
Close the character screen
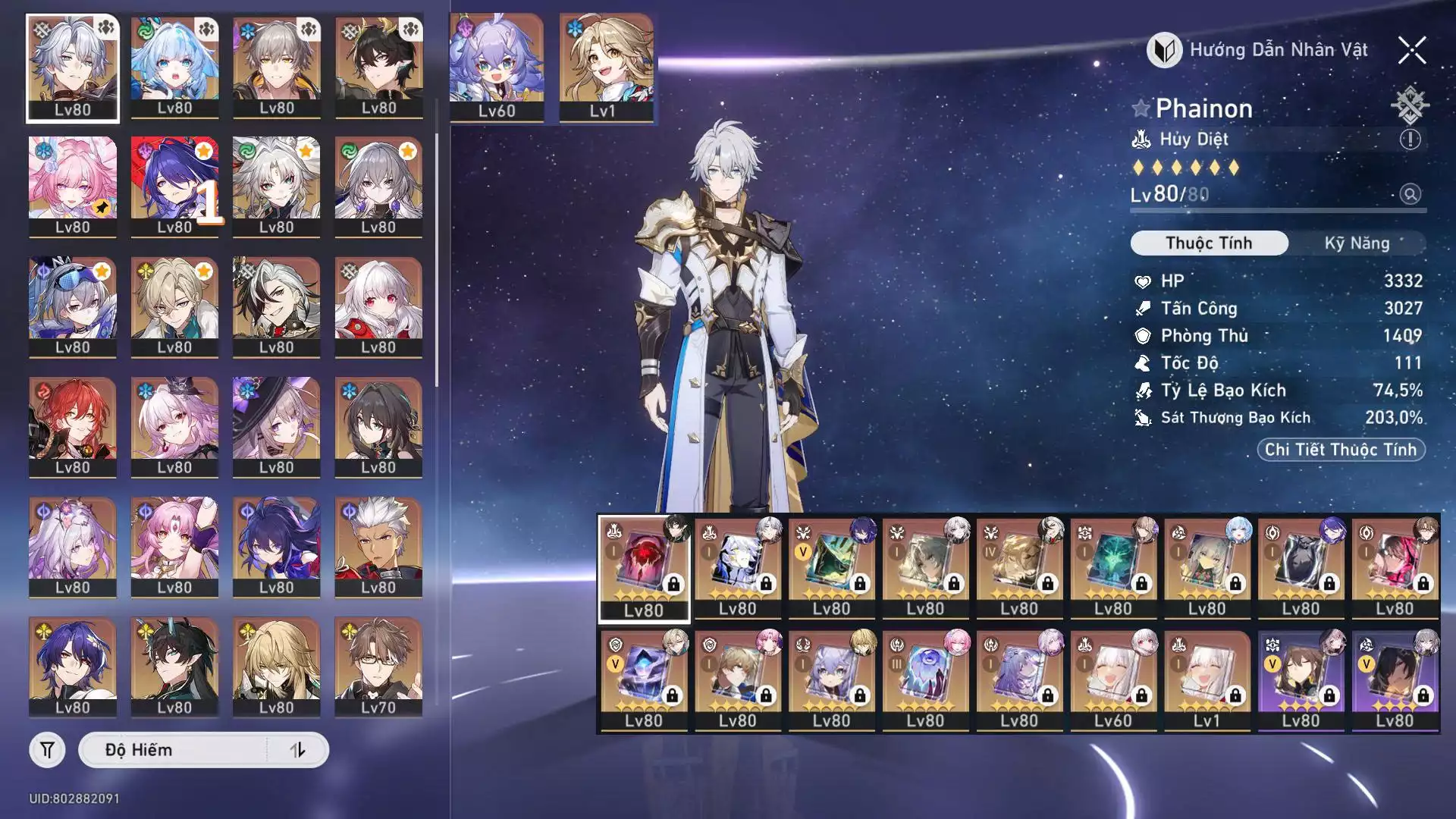(x=1411, y=51)
